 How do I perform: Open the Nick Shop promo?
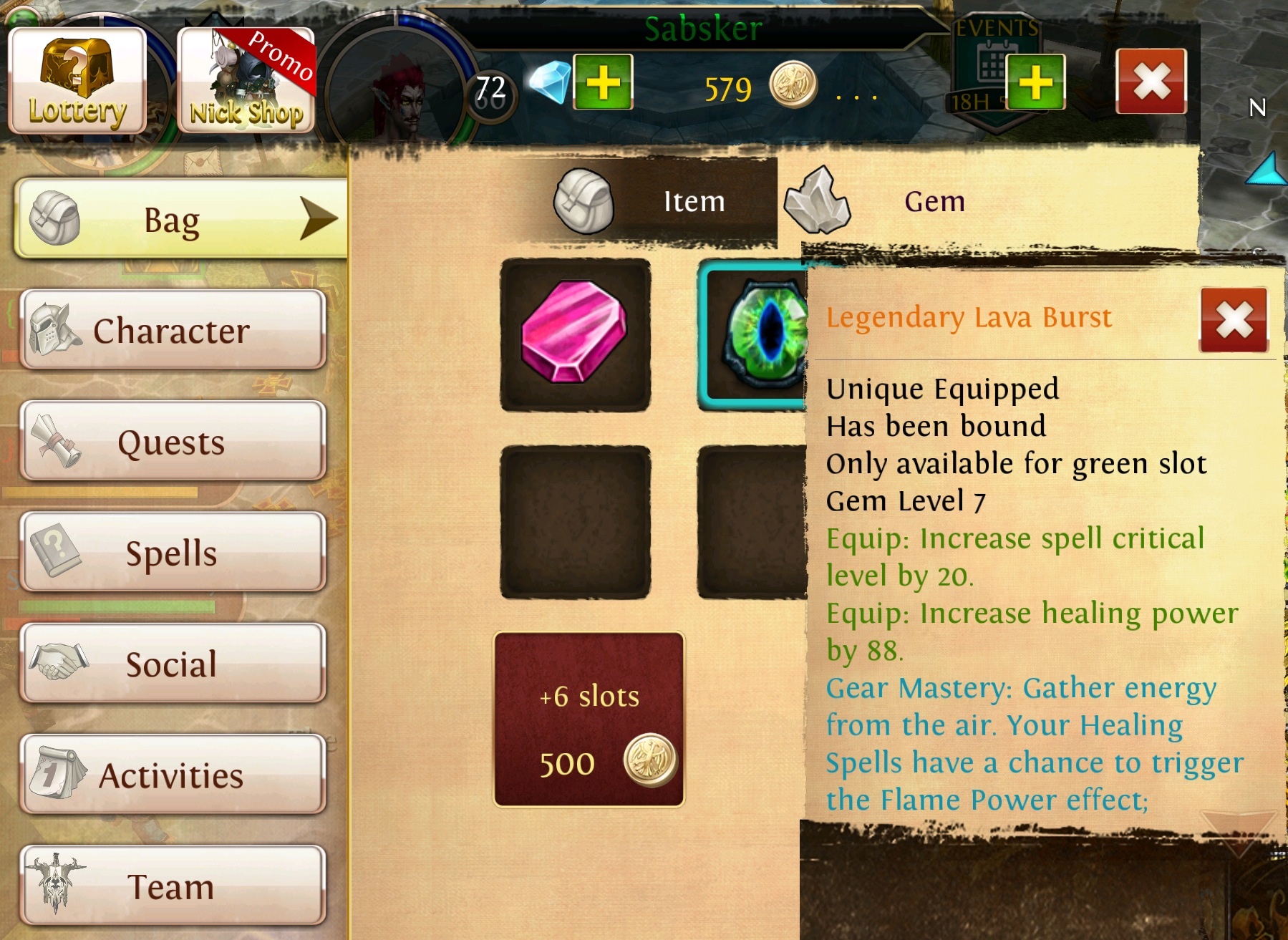coord(246,80)
